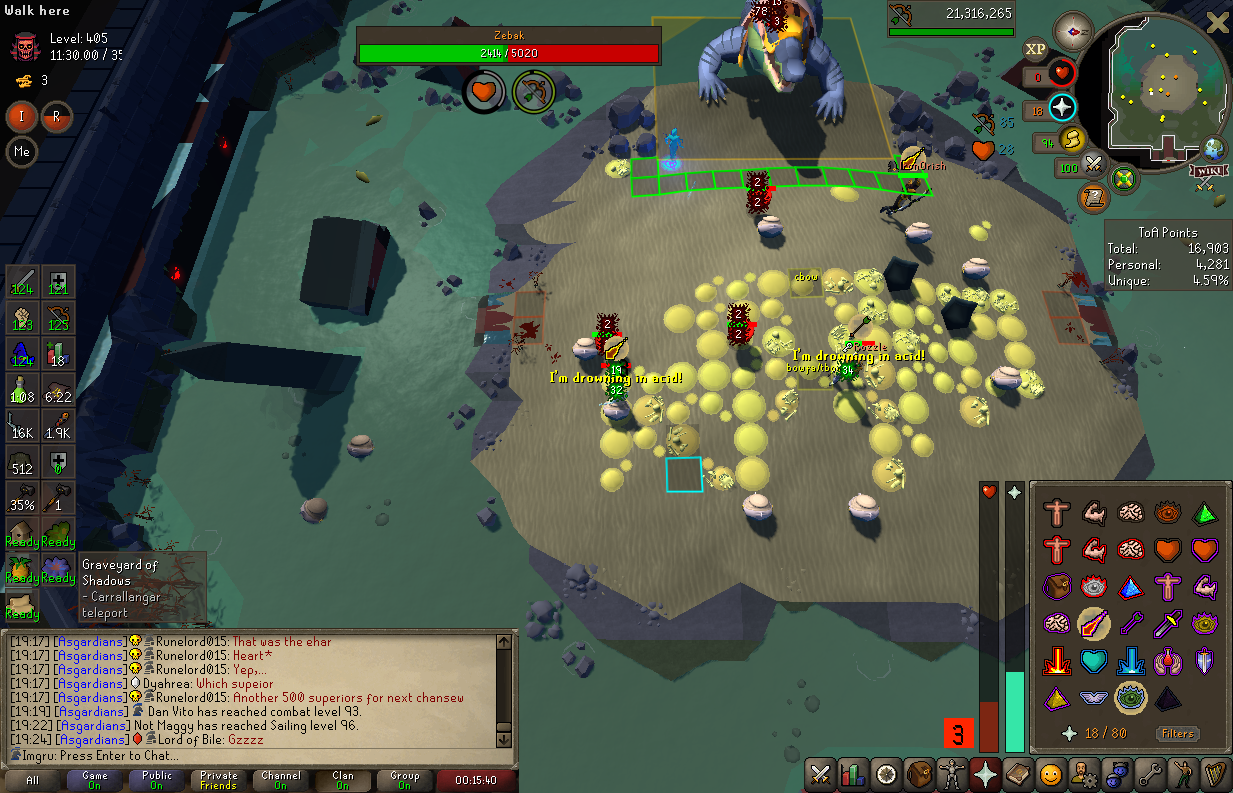Activate the Piety sword-and-shield prayer
Image resolution: width=1233 pixels, height=793 pixels.
click(x=1204, y=661)
